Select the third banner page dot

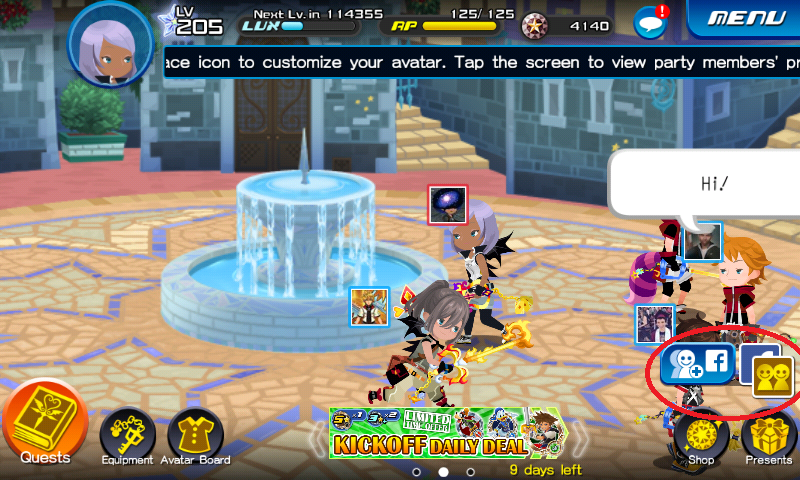click(471, 470)
